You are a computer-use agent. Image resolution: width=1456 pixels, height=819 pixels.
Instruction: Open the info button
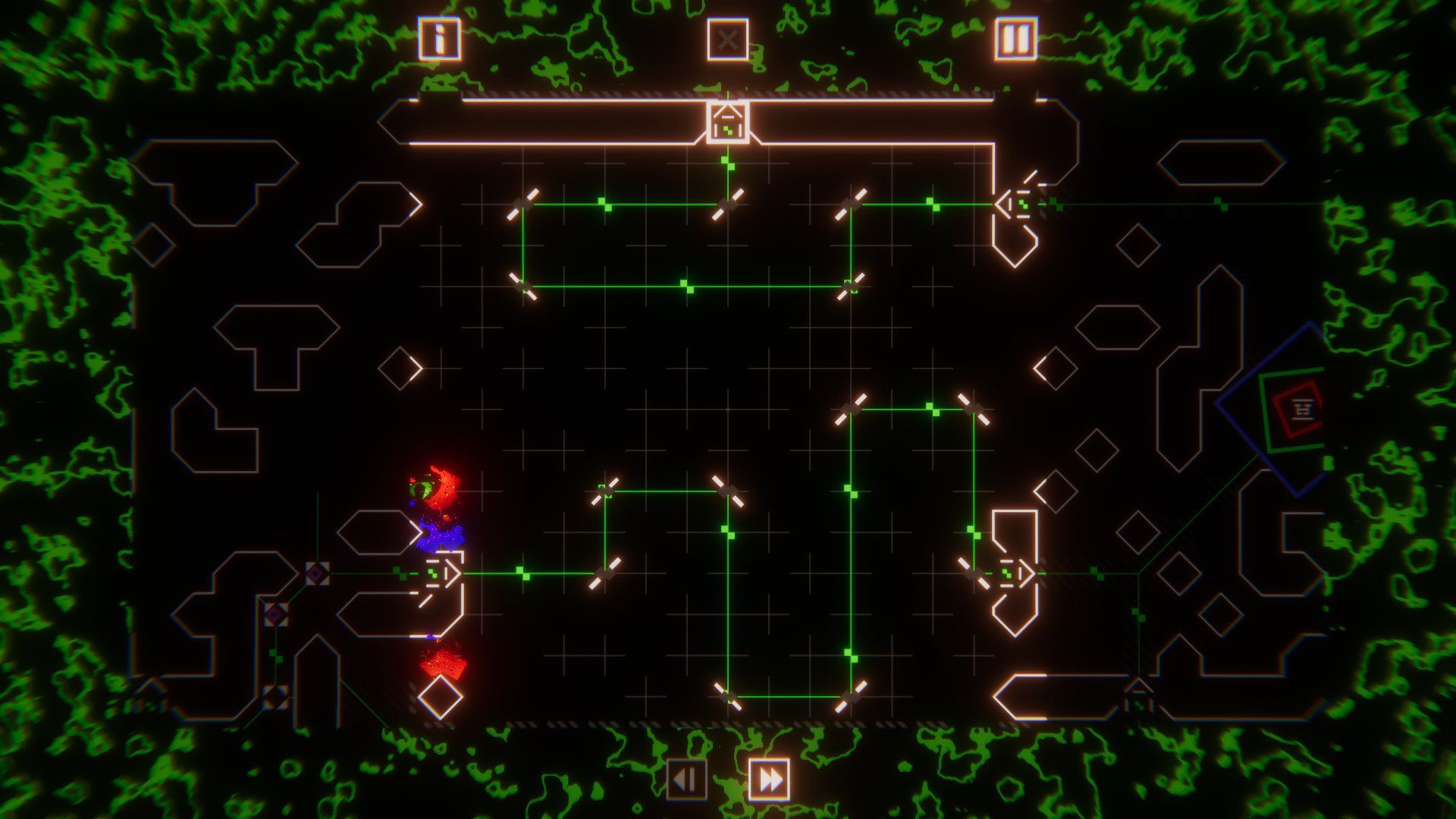[x=439, y=38]
